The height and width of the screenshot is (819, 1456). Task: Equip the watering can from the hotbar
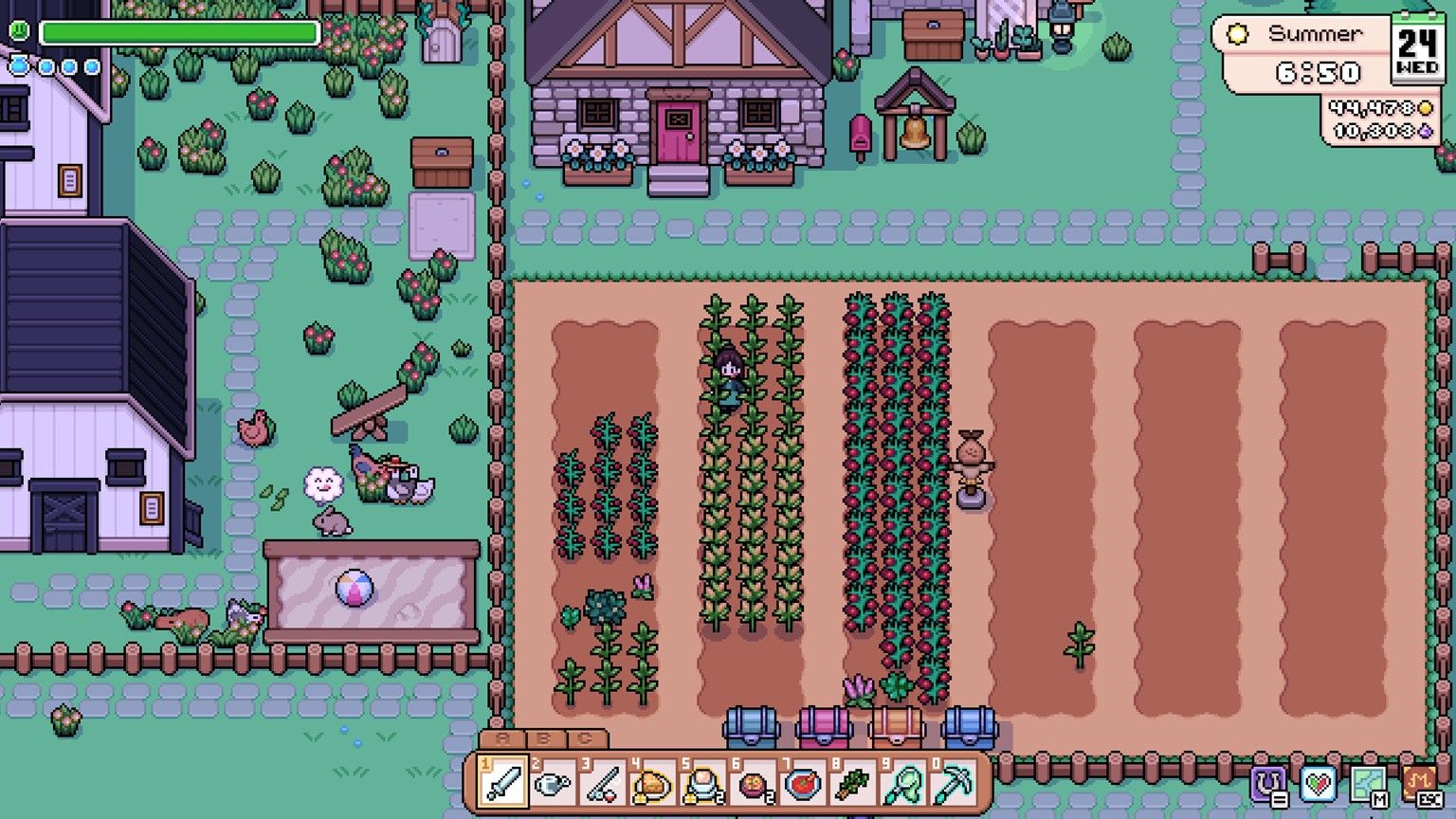coord(553,784)
